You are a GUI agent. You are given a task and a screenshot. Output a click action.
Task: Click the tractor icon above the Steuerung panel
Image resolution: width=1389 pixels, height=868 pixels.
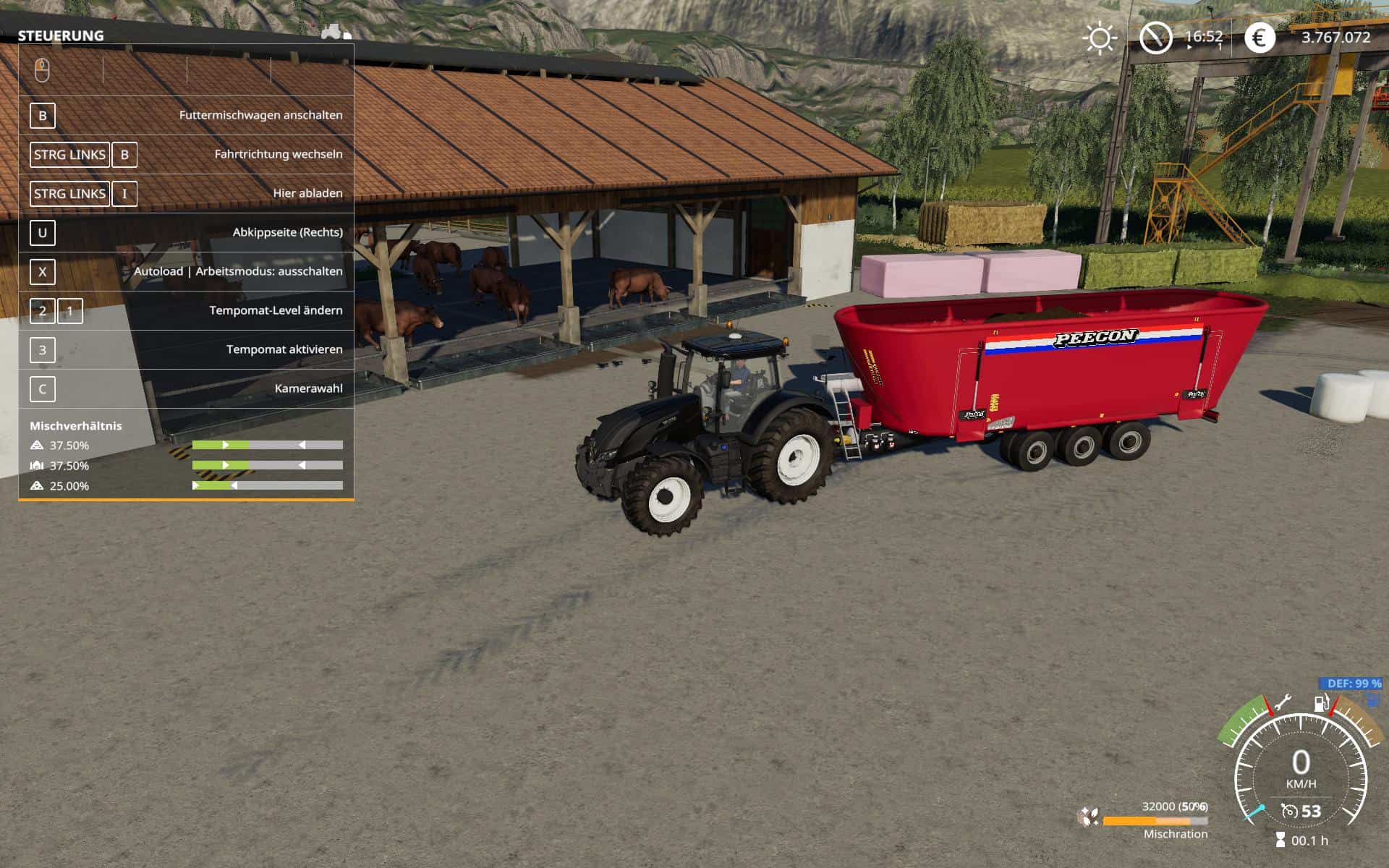pyautogui.click(x=336, y=32)
